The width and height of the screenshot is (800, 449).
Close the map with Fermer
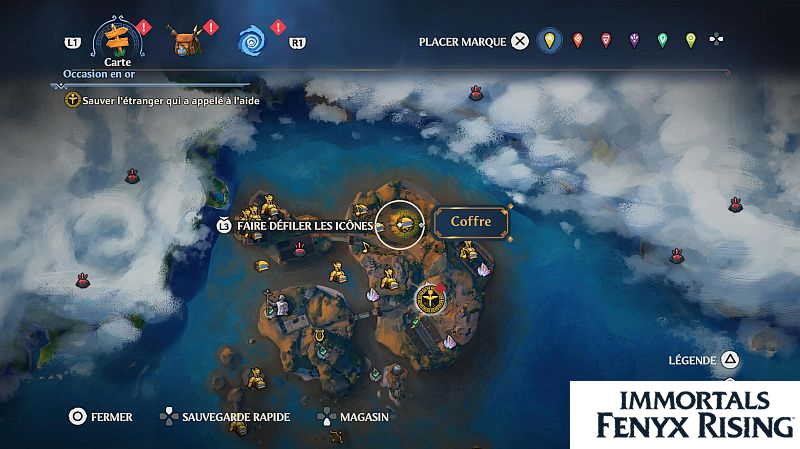click(x=100, y=417)
